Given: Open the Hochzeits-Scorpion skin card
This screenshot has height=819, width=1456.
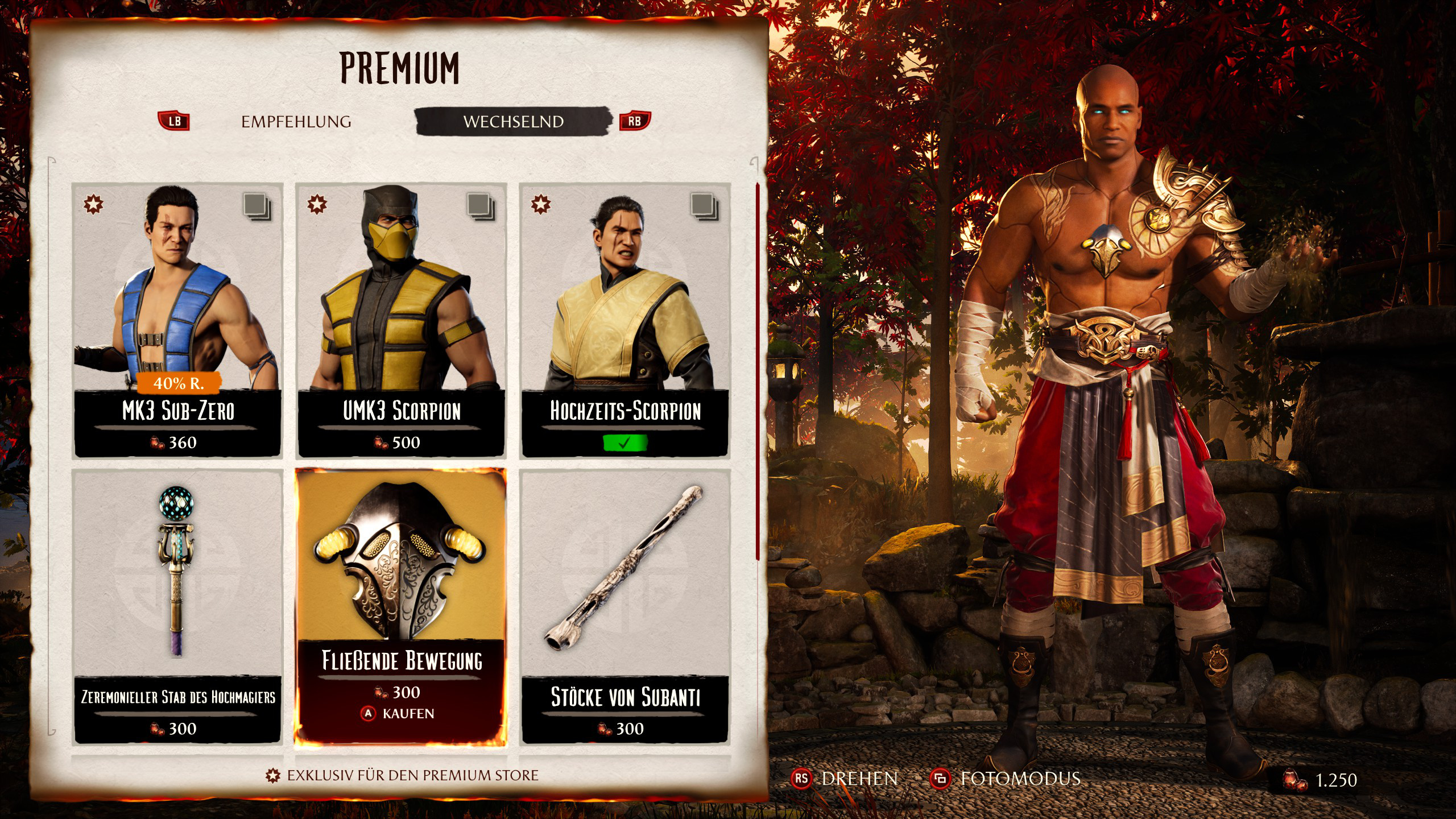Looking at the screenshot, I should tap(624, 320).
